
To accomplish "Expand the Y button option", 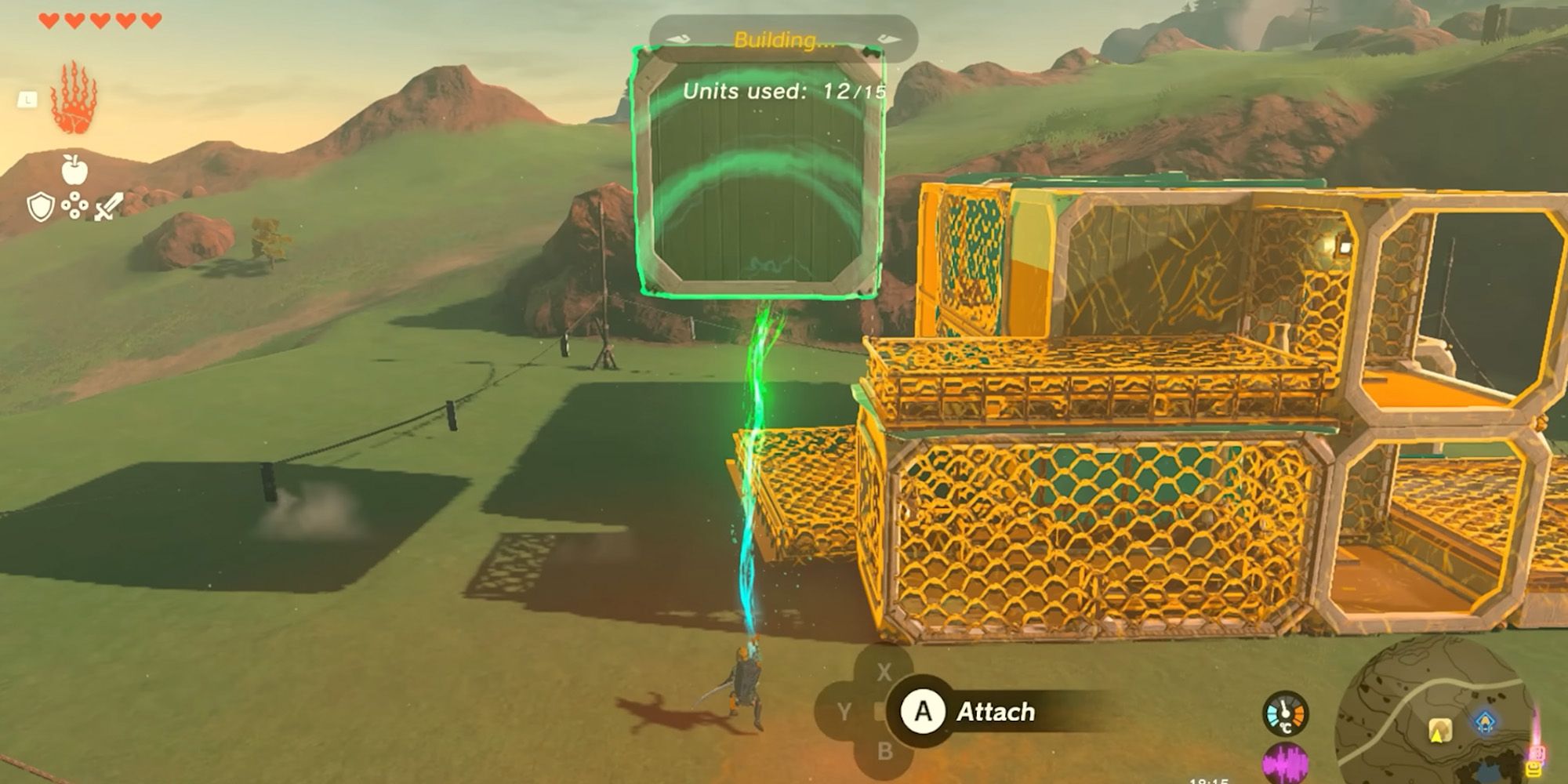I will point(844,711).
